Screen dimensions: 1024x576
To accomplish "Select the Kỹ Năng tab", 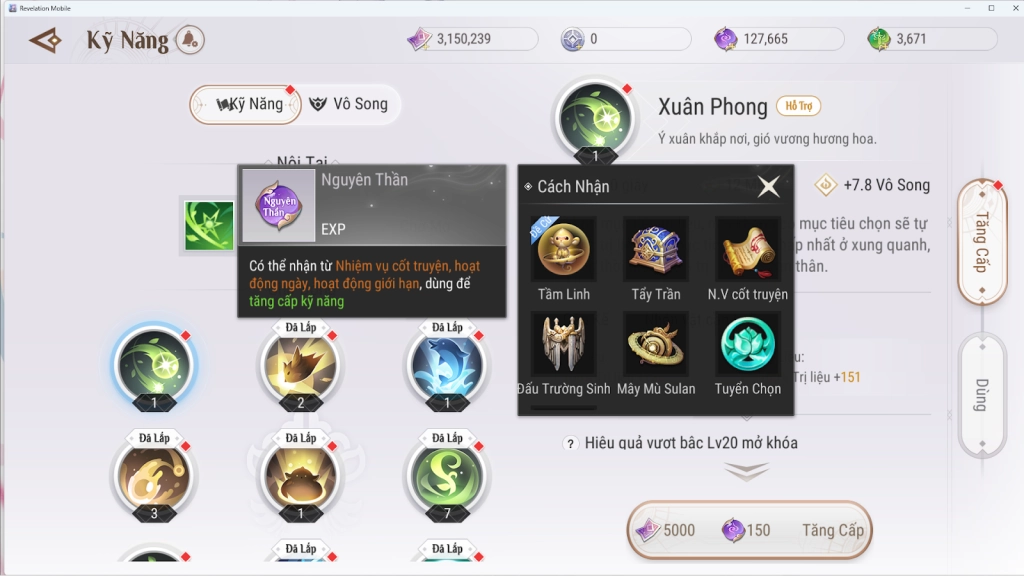I will [x=248, y=104].
